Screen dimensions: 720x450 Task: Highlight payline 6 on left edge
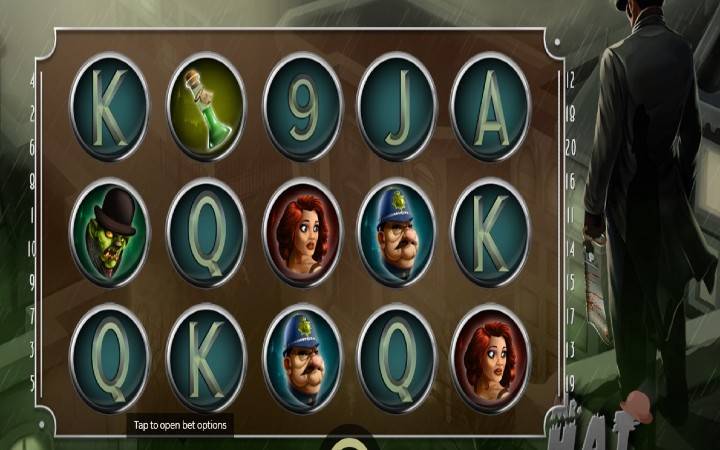point(33,147)
